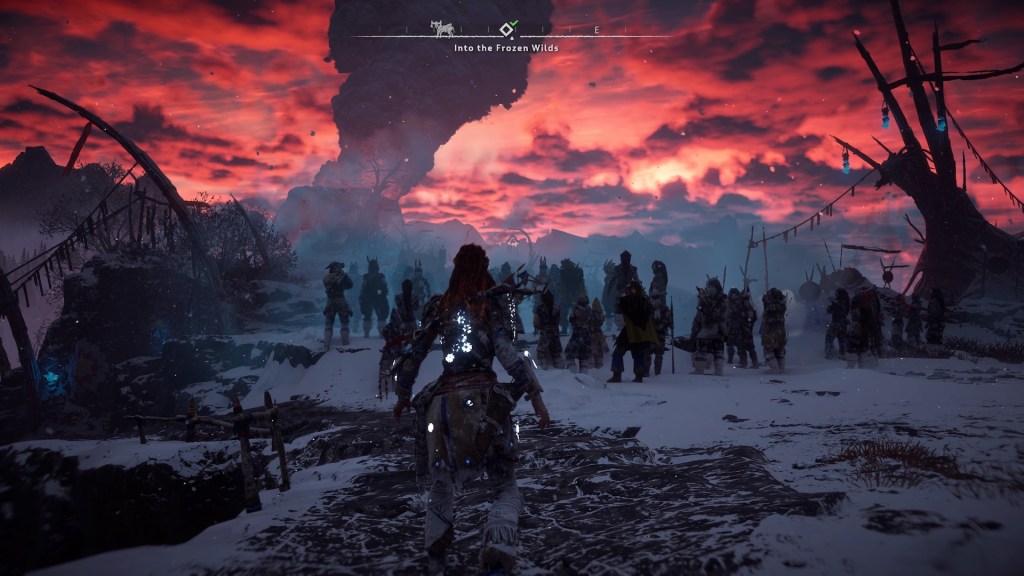The image size is (1024, 576).
Task: Click the quest diamond marker on the compass
Action: tap(507, 29)
